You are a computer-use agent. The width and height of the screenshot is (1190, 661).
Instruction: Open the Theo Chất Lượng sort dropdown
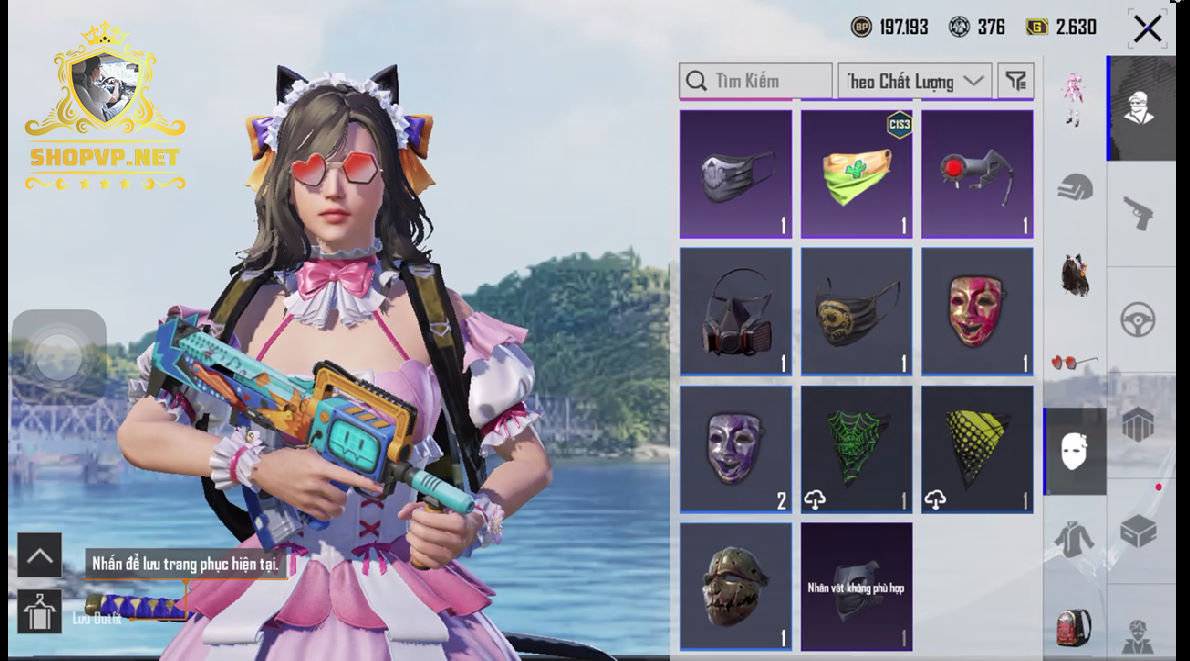click(914, 81)
